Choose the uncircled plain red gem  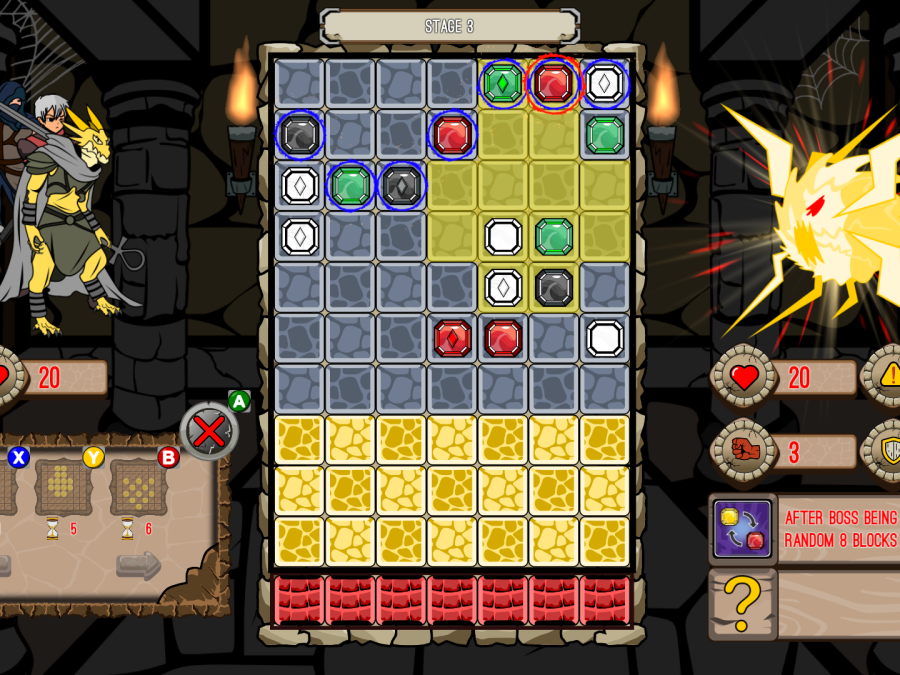pos(503,338)
